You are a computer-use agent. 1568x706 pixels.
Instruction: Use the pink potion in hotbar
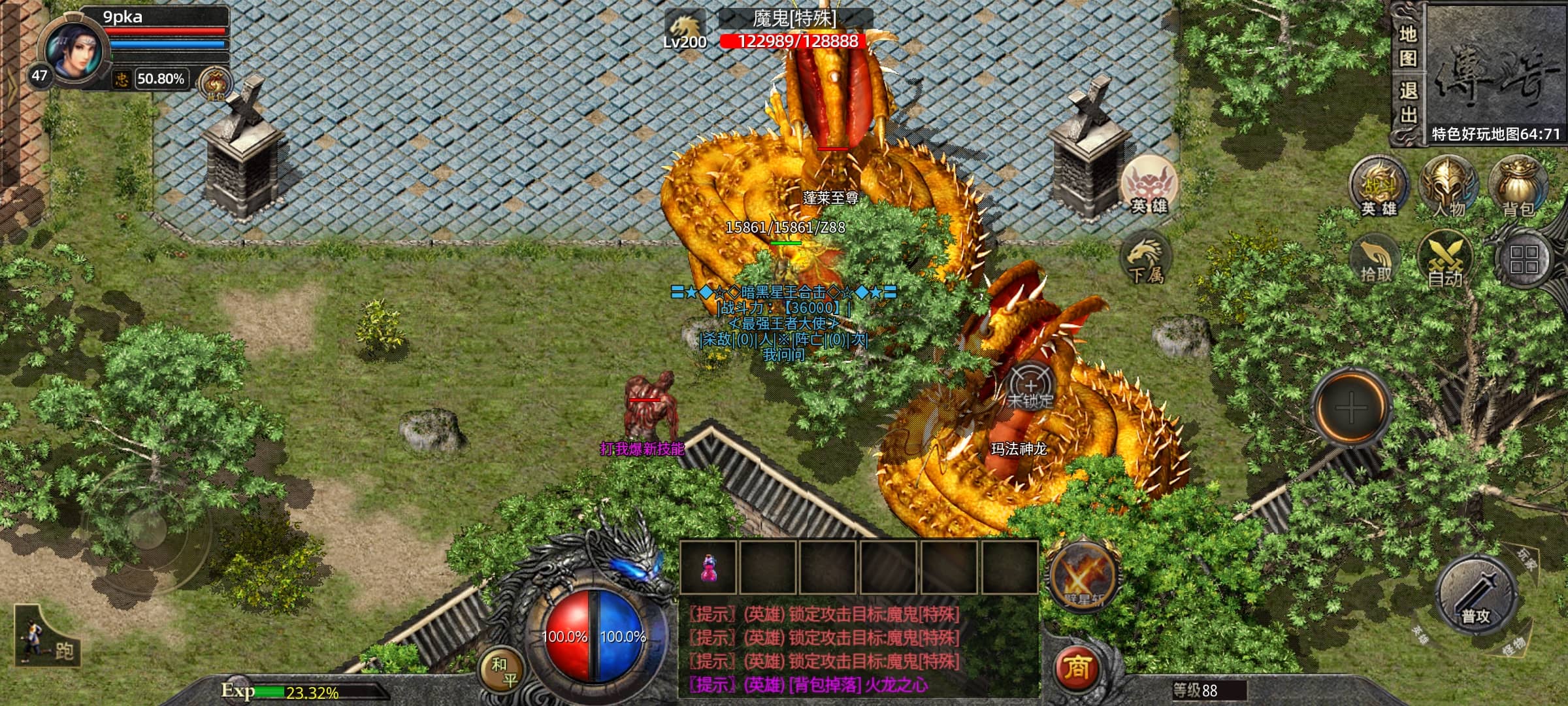708,568
